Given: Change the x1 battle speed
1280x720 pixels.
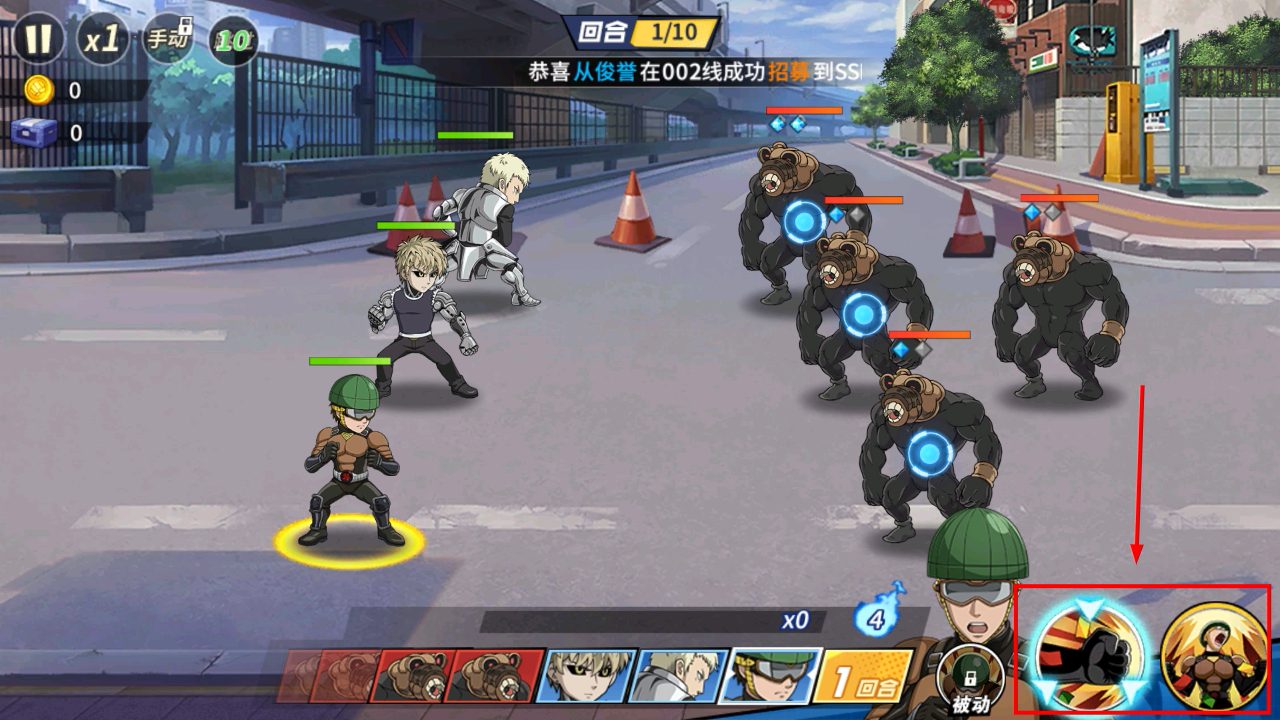Looking at the screenshot, I should (102, 40).
